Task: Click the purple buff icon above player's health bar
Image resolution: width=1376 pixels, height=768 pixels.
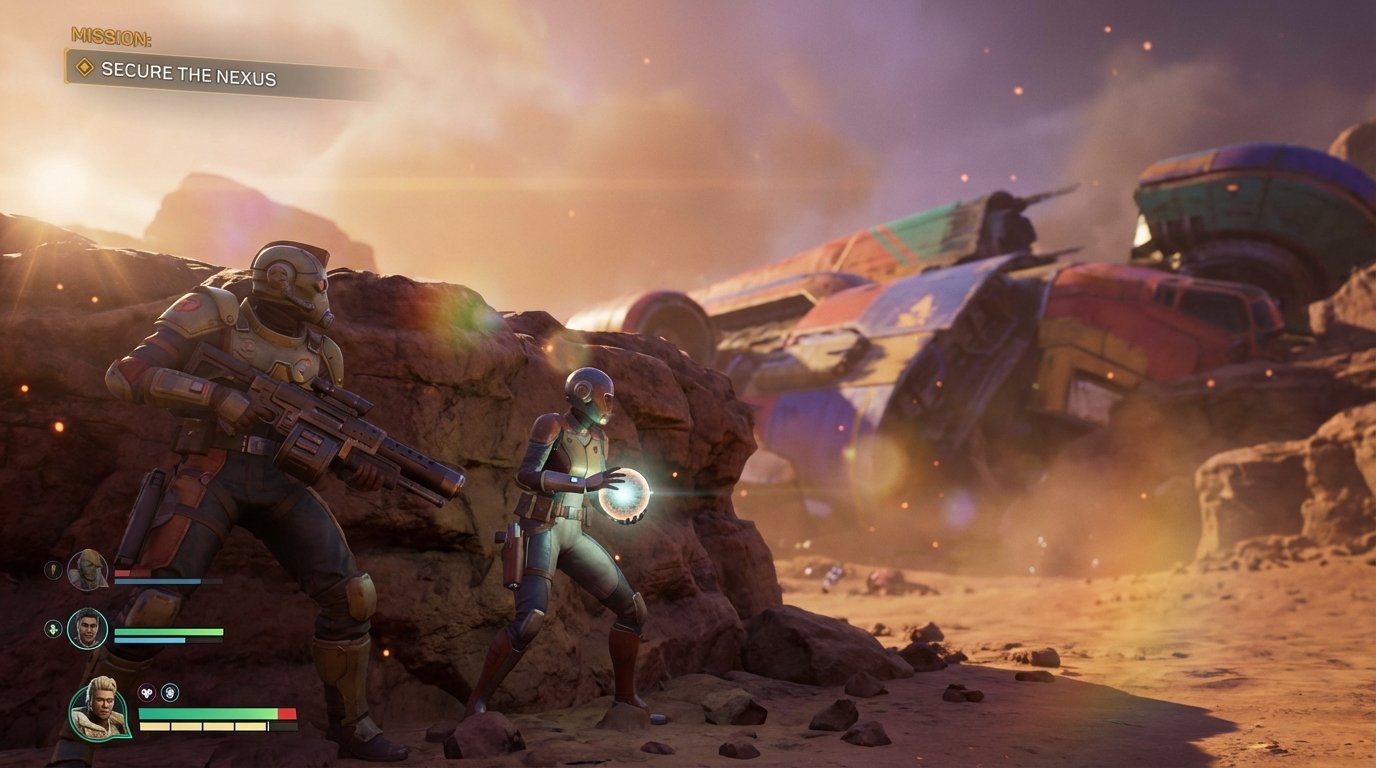Action: tap(146, 691)
